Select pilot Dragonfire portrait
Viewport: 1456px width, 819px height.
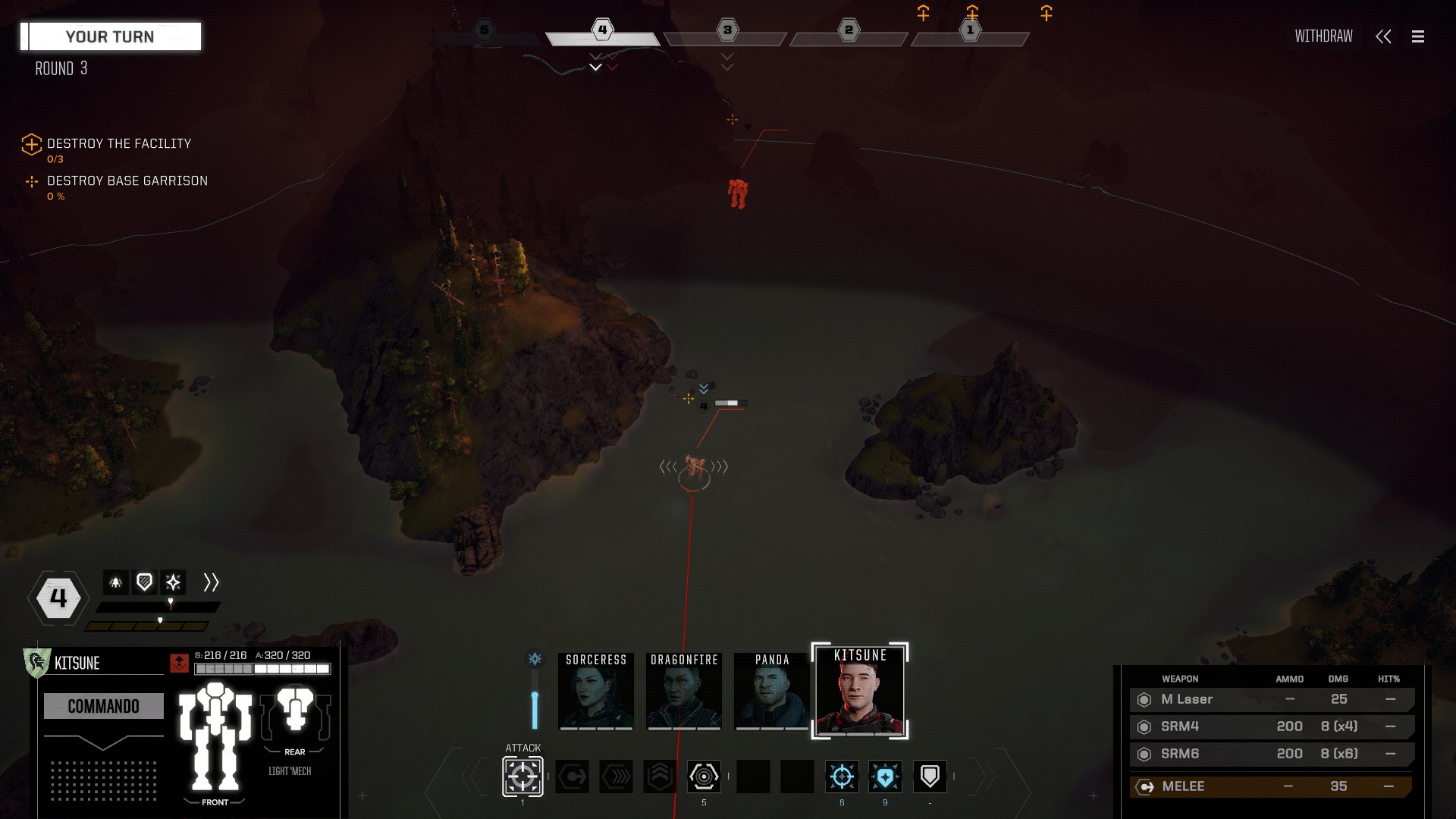click(684, 691)
